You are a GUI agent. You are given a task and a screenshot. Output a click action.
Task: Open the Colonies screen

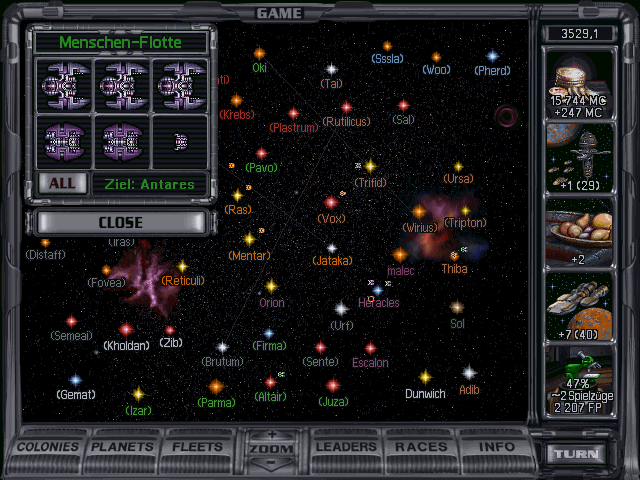[x=48, y=447]
